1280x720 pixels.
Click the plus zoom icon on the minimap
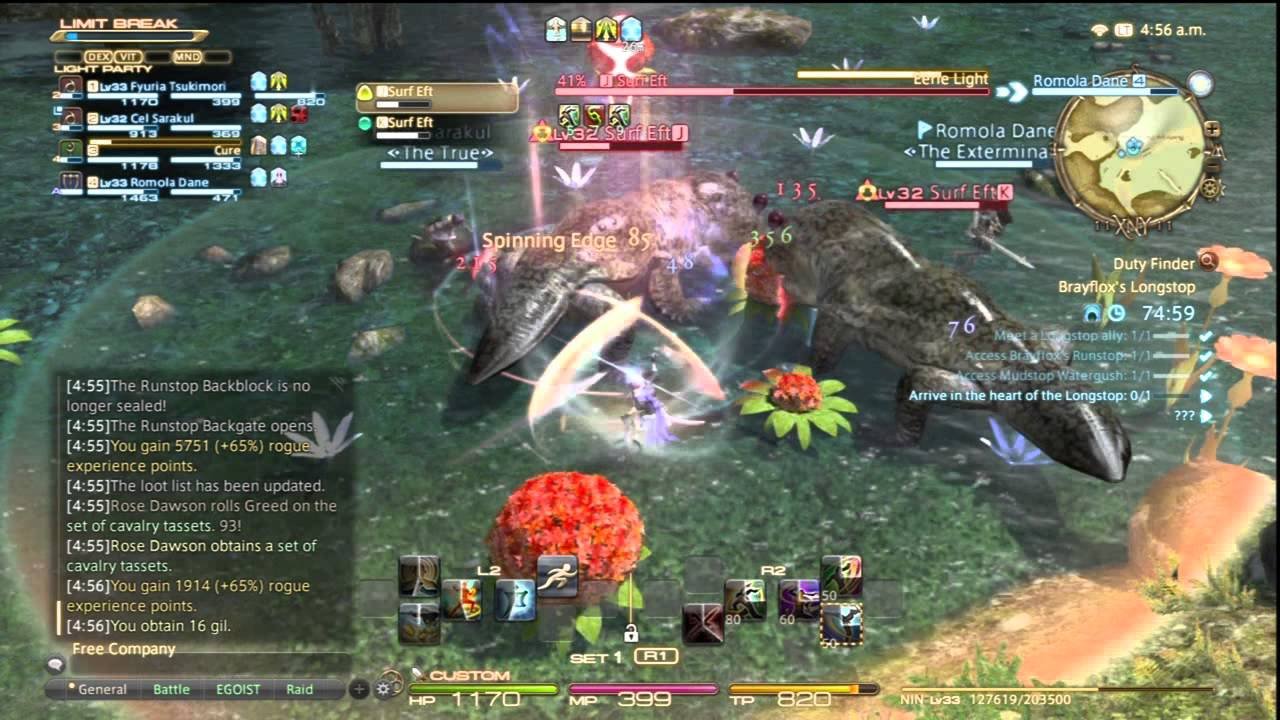1212,129
